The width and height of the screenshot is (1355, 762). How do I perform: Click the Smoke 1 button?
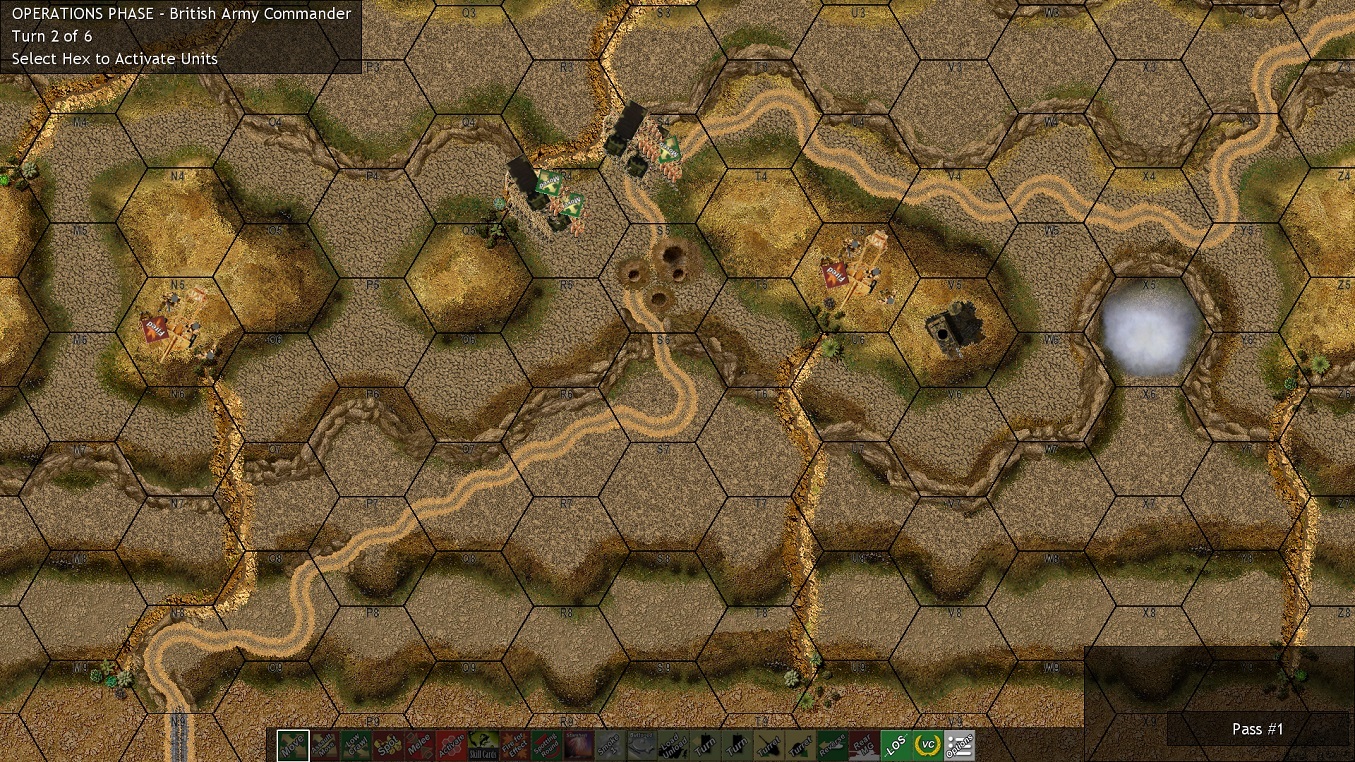[x=609, y=745]
